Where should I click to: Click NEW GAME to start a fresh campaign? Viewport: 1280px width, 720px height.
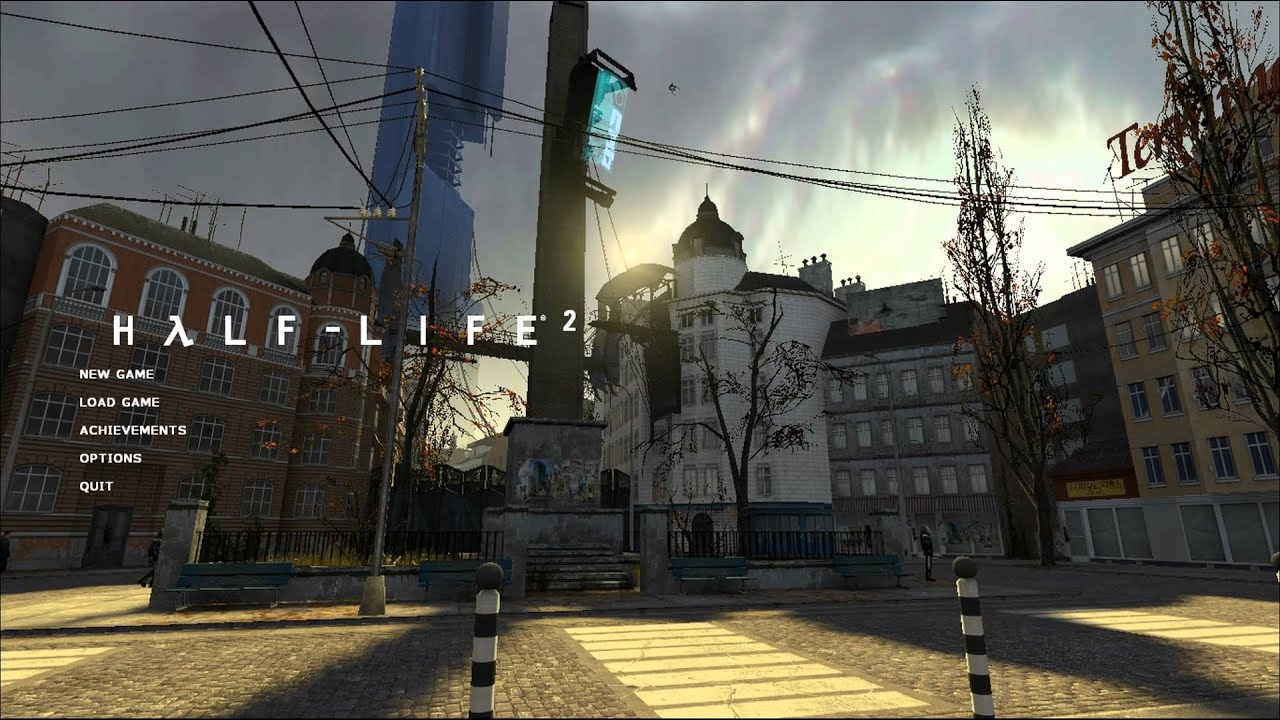click(116, 374)
